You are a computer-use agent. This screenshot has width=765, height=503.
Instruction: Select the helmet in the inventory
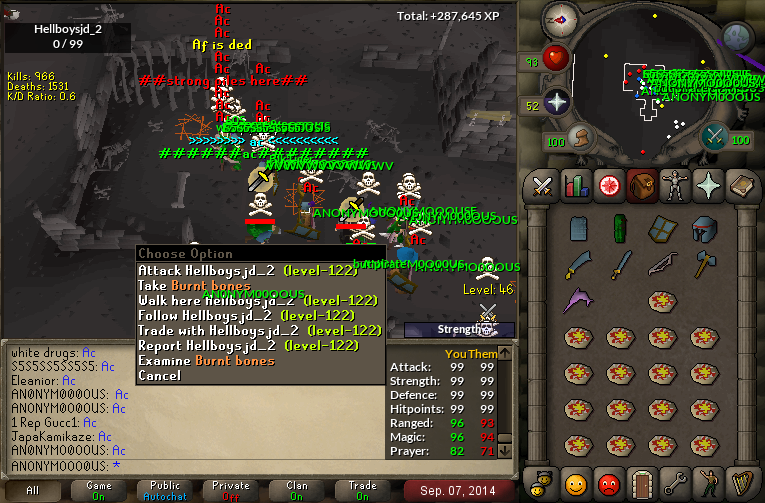705,229
